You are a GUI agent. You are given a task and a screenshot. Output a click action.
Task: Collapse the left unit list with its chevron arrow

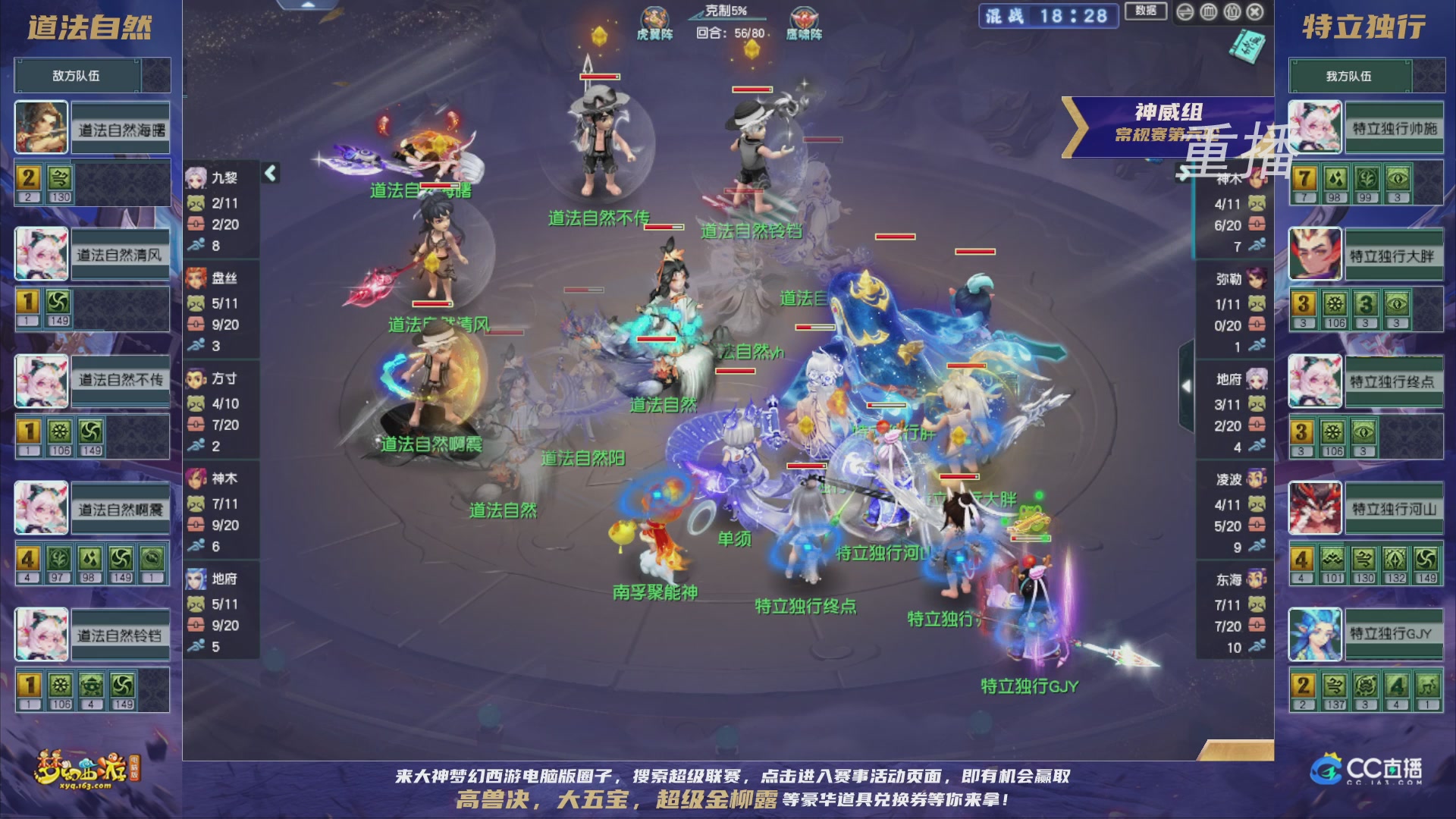268,173
